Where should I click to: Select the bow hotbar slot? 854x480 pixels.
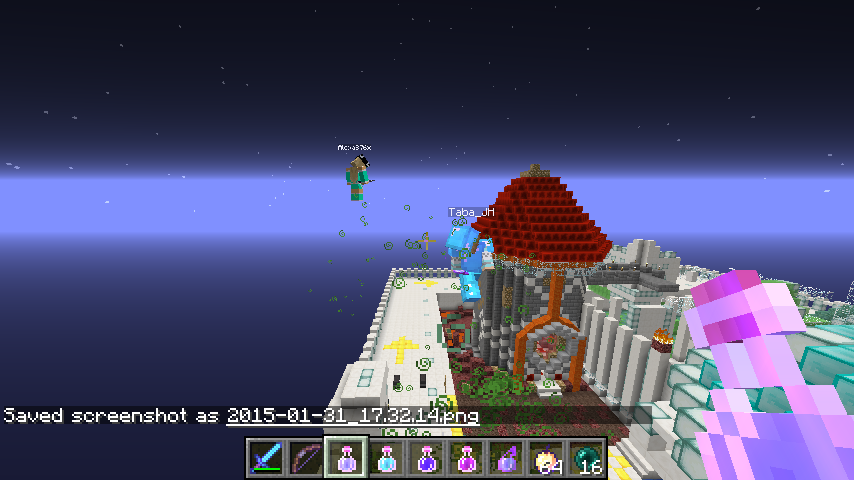(306, 459)
